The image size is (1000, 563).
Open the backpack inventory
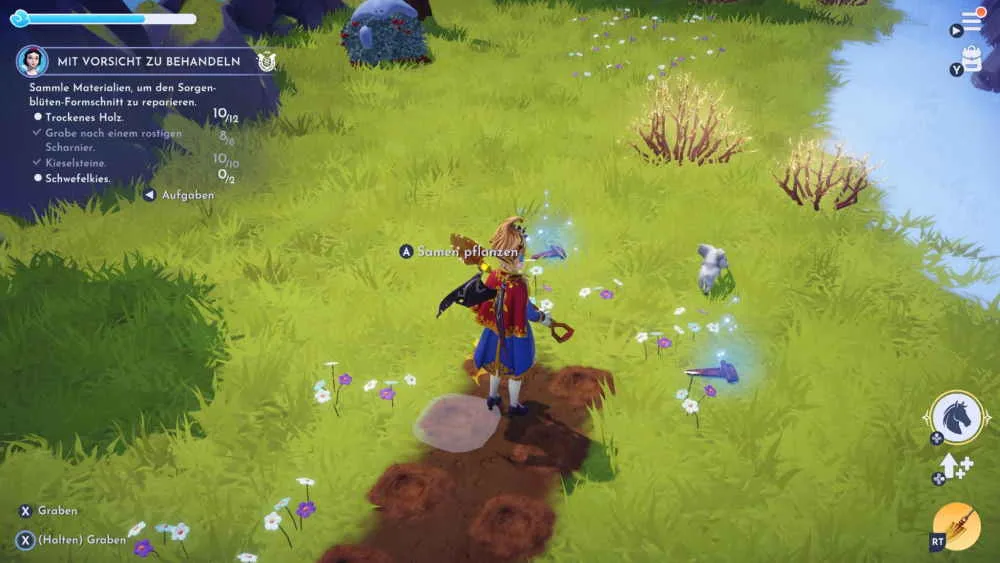tap(972, 58)
